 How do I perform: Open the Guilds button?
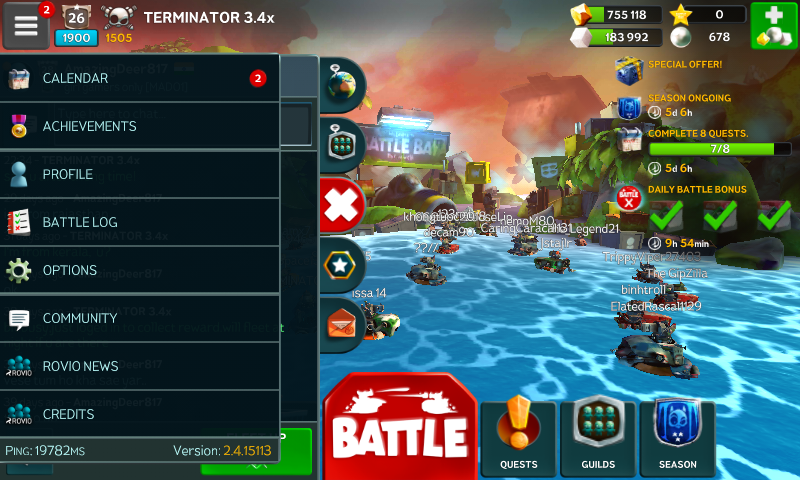(598, 437)
